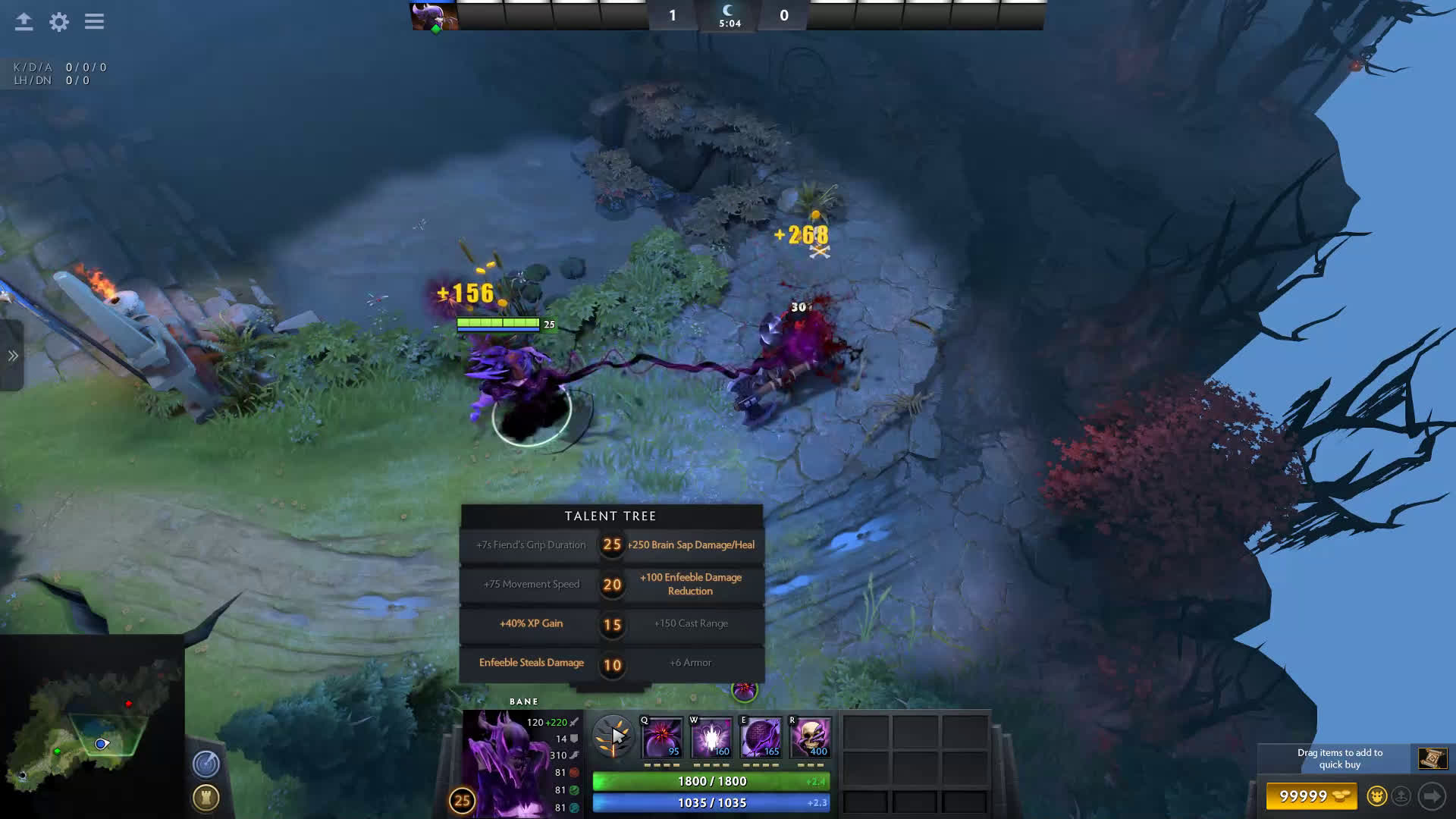The image size is (1456, 819).
Task: Open the hamburger menu in top-left
Action: pos(94,22)
